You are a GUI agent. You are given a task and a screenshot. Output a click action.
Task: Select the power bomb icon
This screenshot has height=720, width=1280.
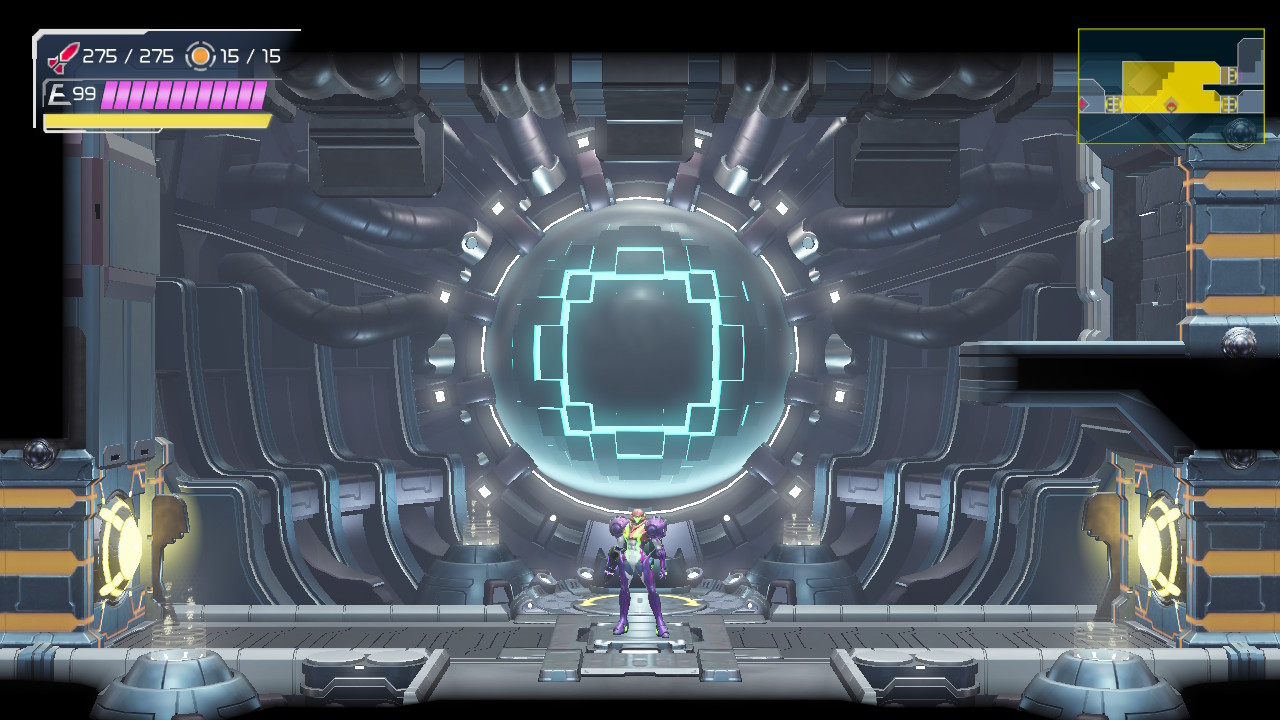point(201,56)
